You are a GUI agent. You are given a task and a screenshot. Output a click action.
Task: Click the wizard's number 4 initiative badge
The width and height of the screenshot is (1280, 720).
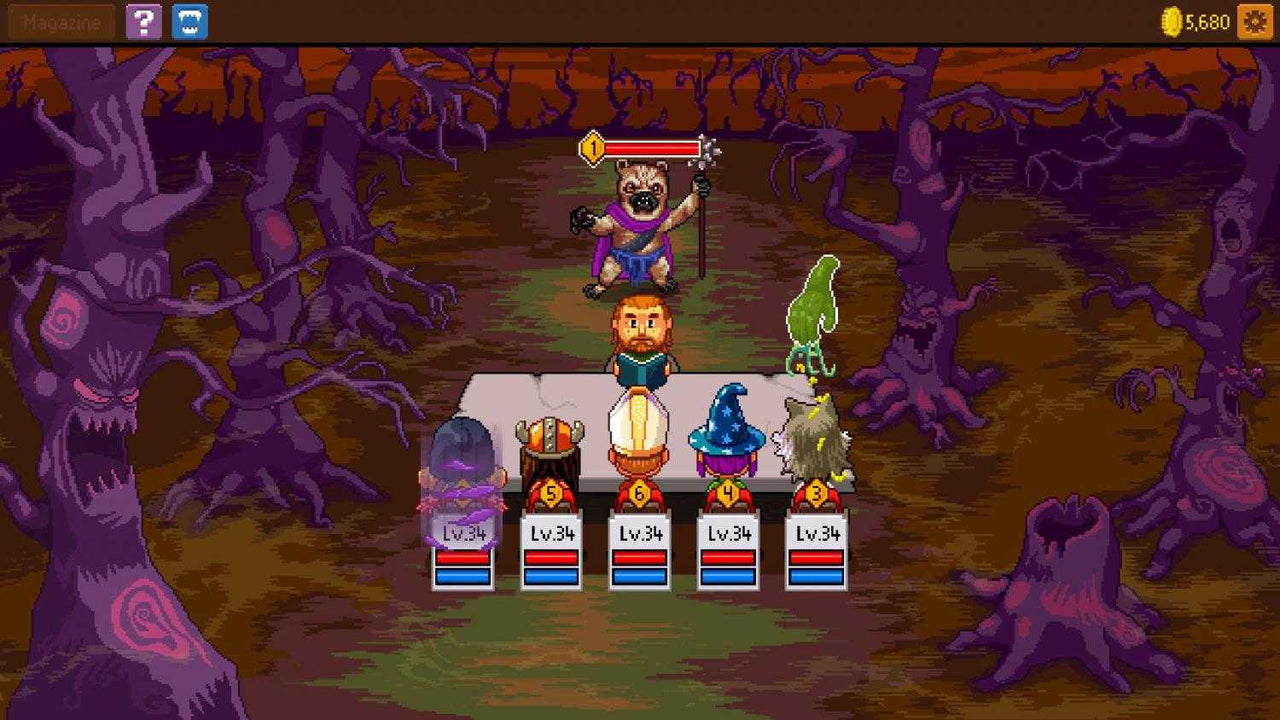[x=729, y=492]
